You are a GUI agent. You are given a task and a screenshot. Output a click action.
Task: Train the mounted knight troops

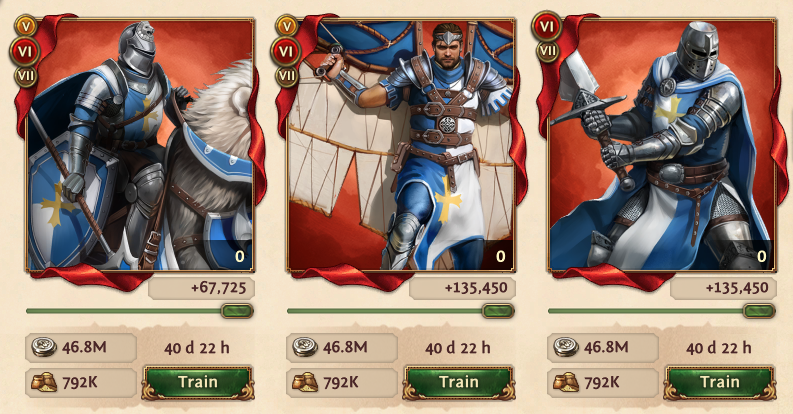(197, 381)
